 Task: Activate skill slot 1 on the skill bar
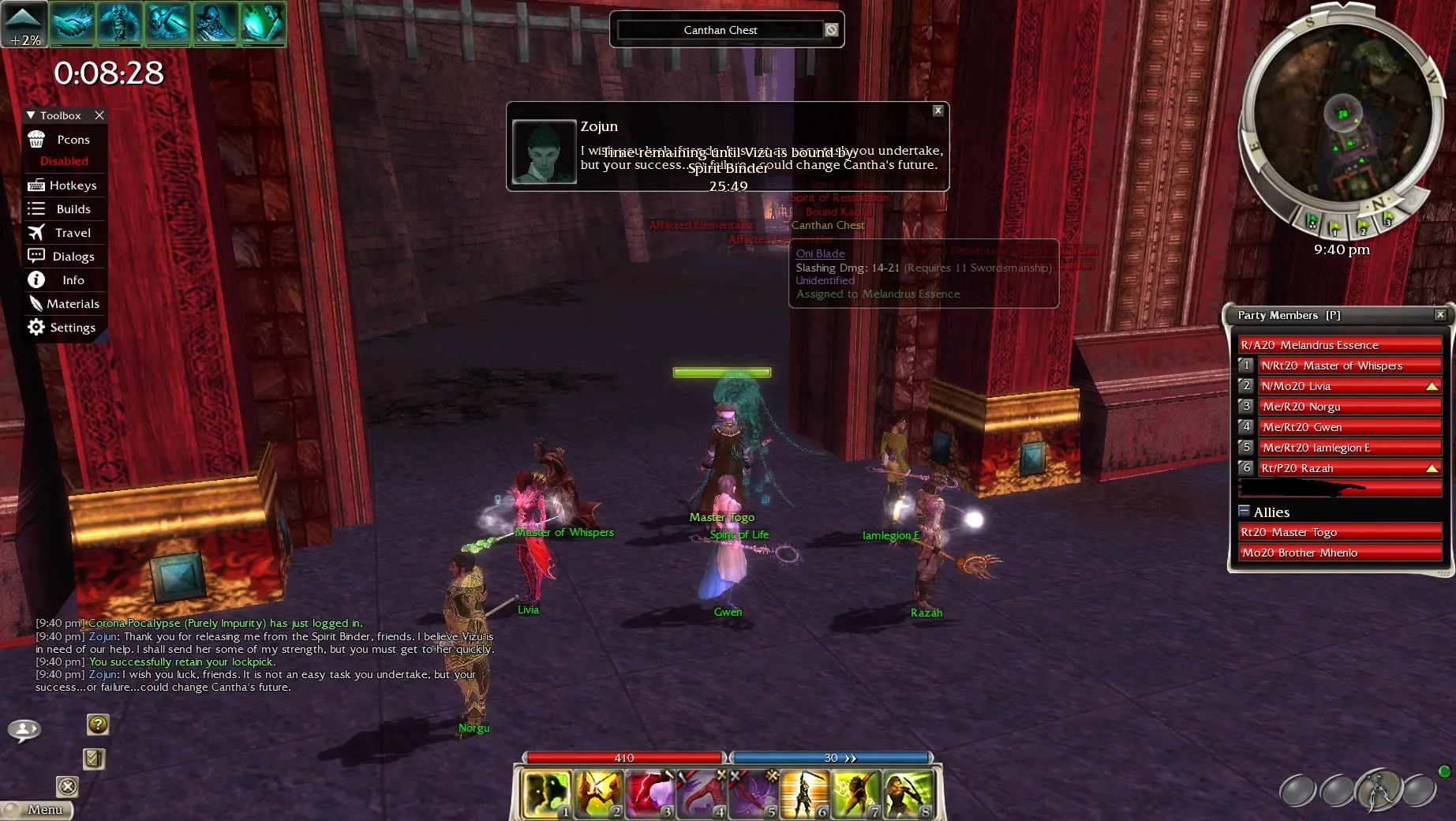point(546,793)
